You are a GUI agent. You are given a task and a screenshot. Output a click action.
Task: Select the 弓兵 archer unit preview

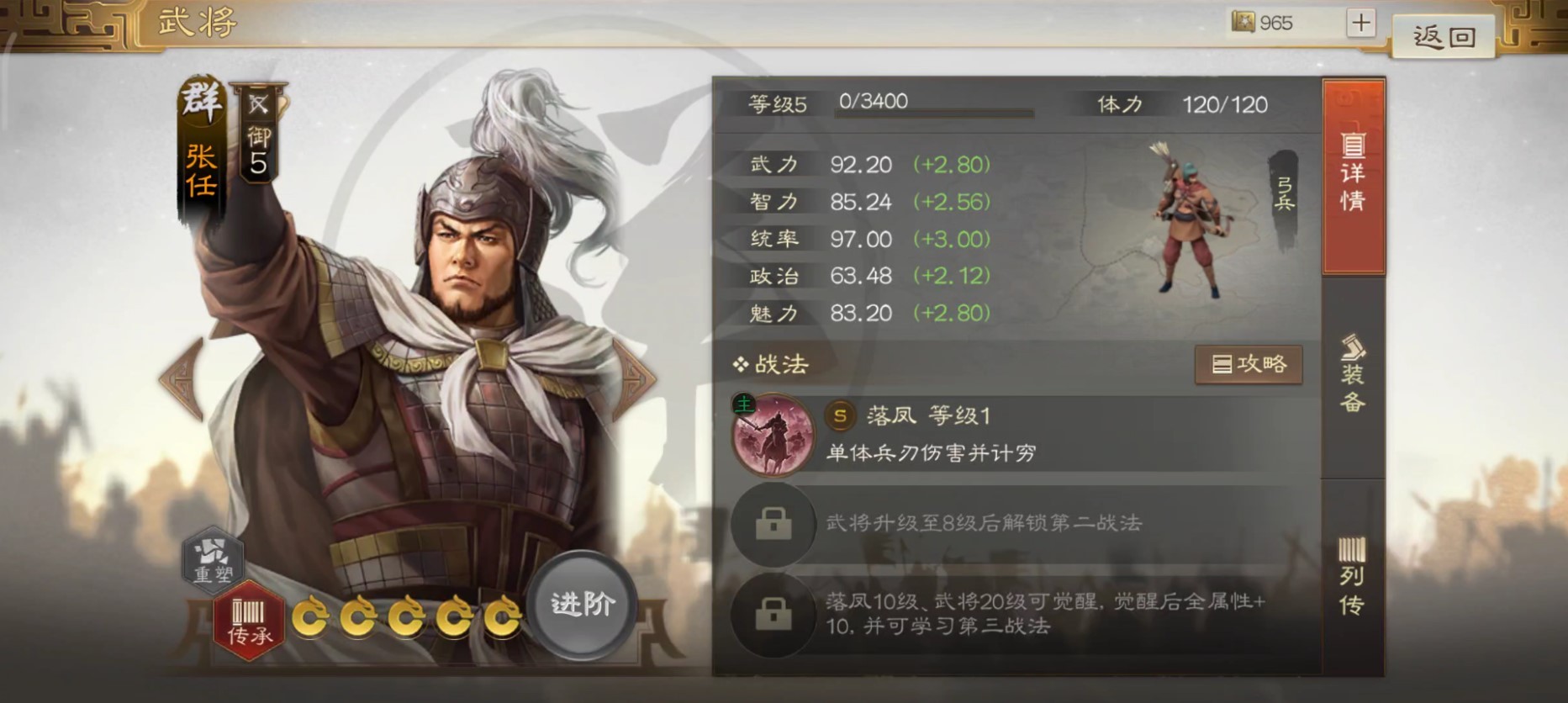pyautogui.click(x=1191, y=219)
